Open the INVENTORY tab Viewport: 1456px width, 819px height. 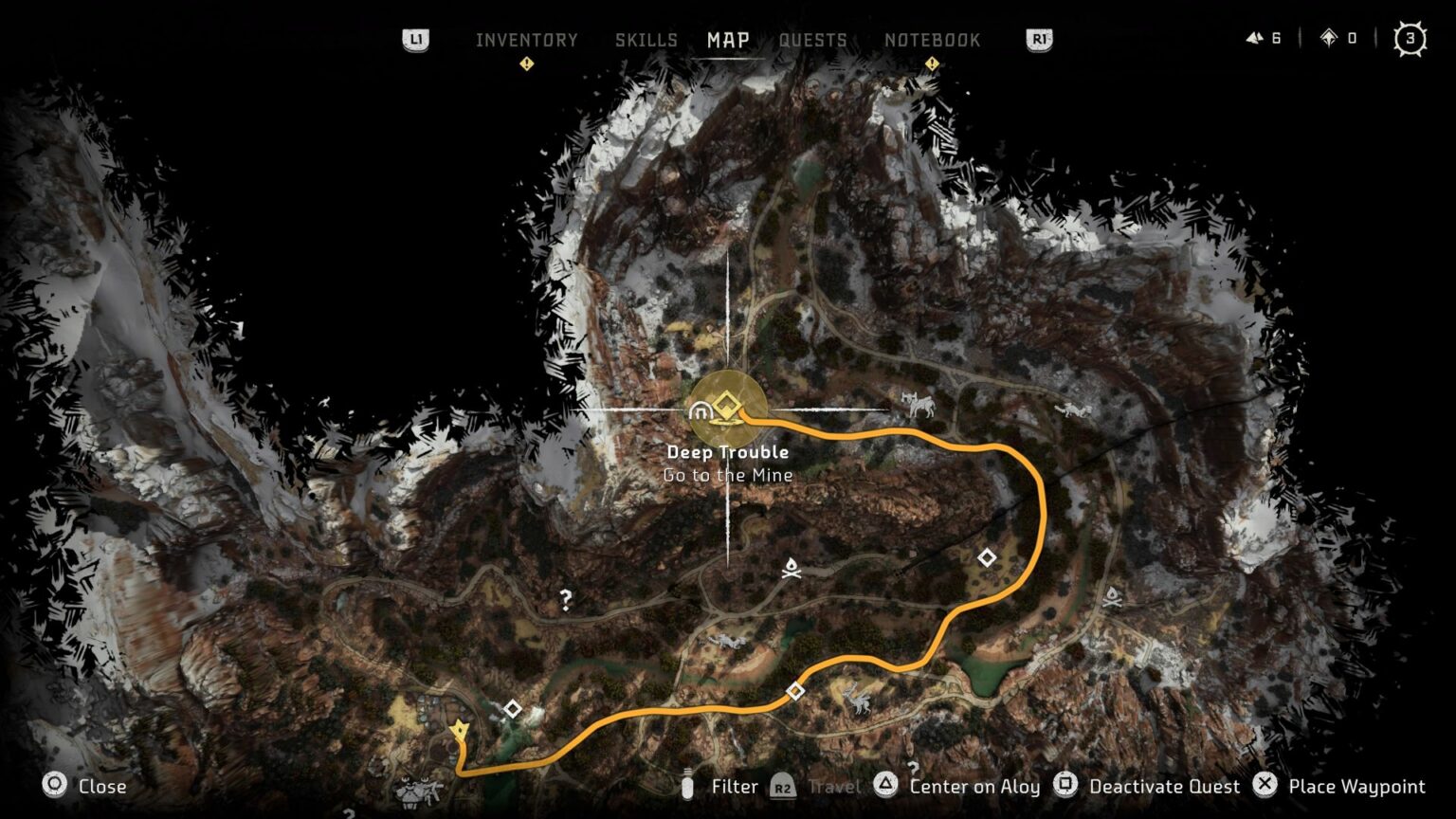click(529, 40)
